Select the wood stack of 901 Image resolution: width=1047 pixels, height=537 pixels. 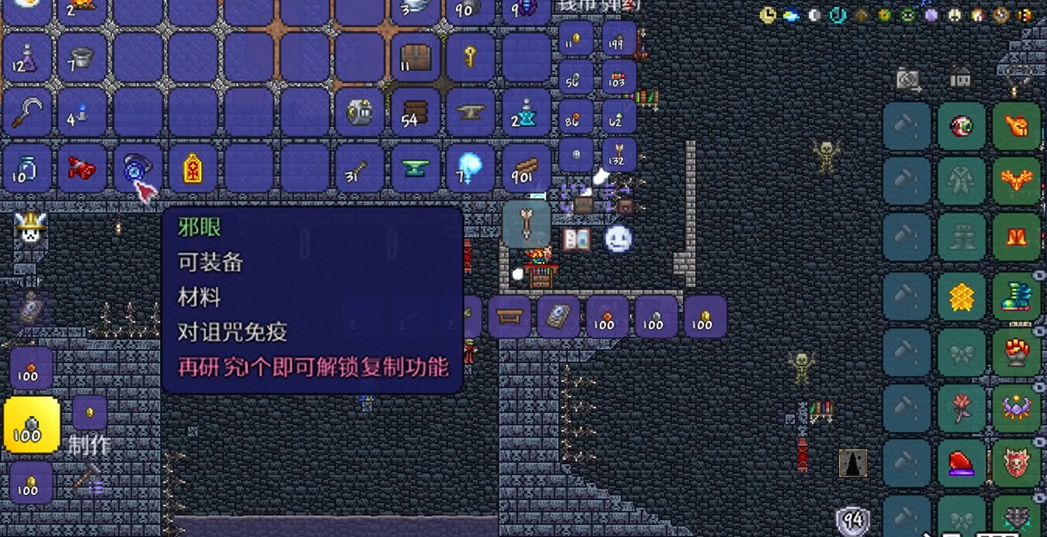tap(525, 168)
